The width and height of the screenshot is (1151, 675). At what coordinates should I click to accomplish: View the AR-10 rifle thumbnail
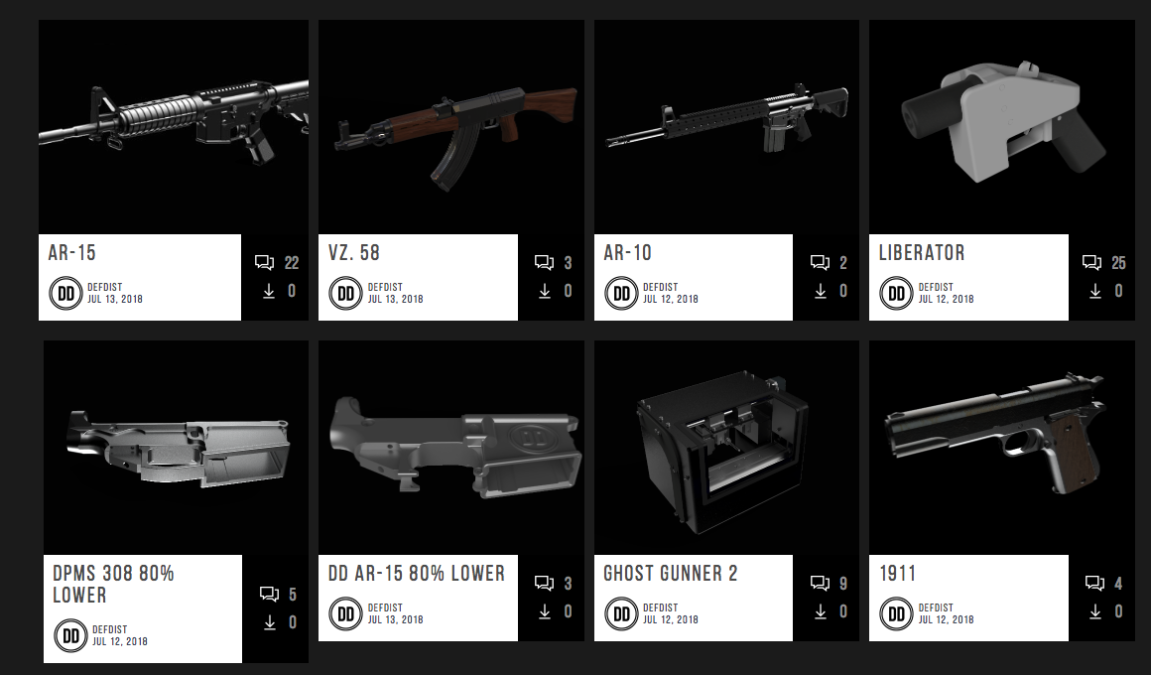coord(726,127)
